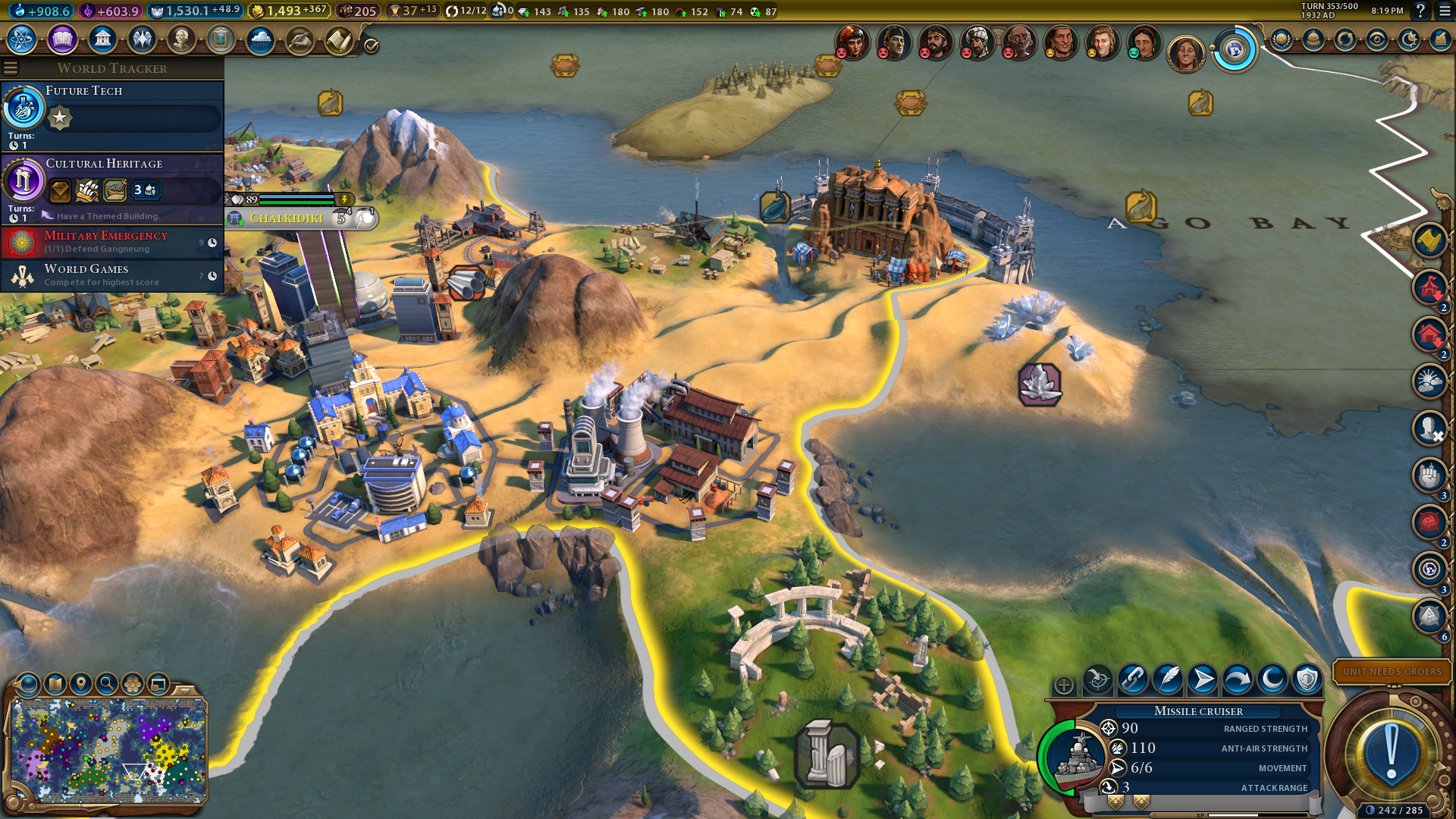This screenshot has width=1456, height=819.
Task: Click the minimap world overview
Action: coord(108,751)
